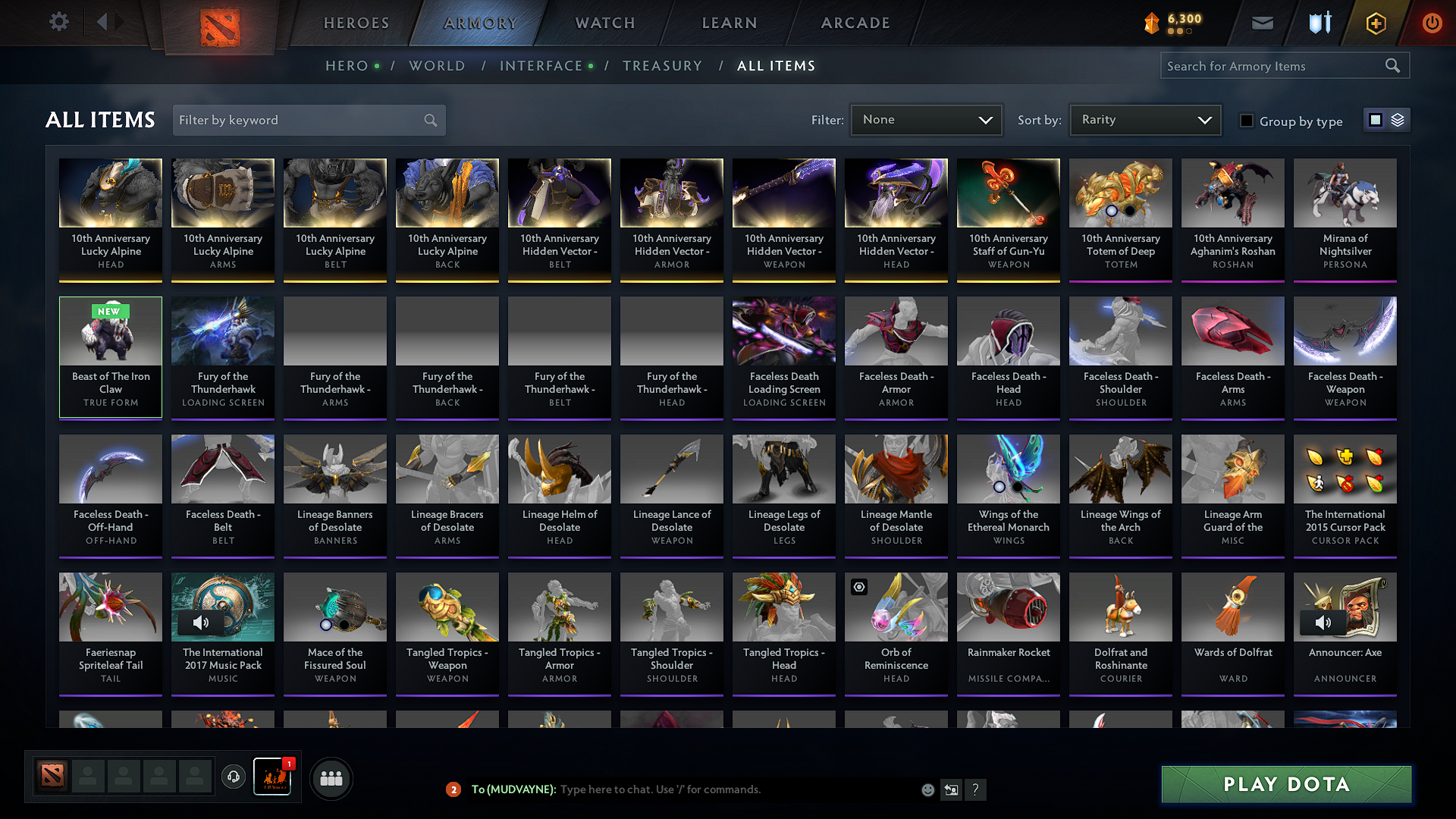The width and height of the screenshot is (1456, 819).
Task: Click the power/exit icon
Action: coord(1432,23)
